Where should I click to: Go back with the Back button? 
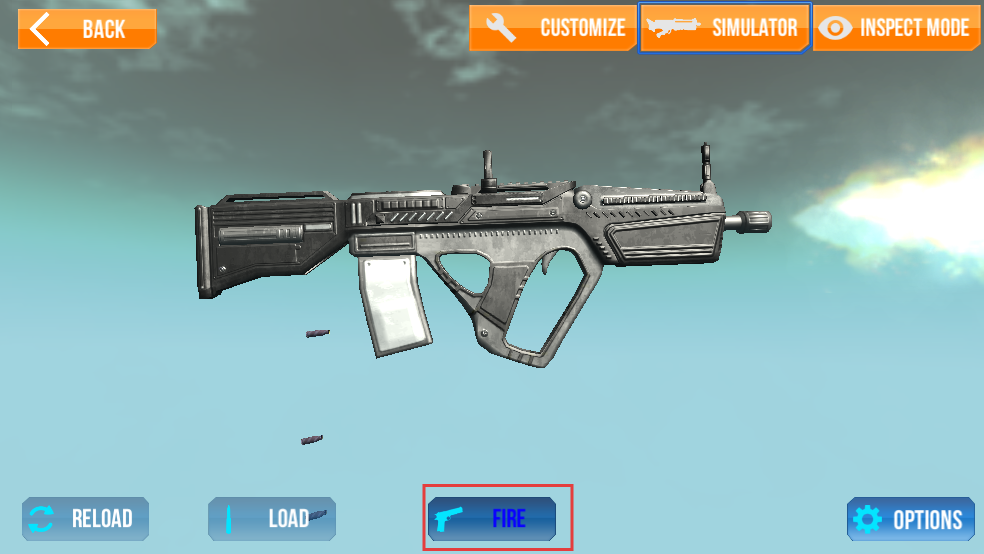pyautogui.click(x=87, y=29)
